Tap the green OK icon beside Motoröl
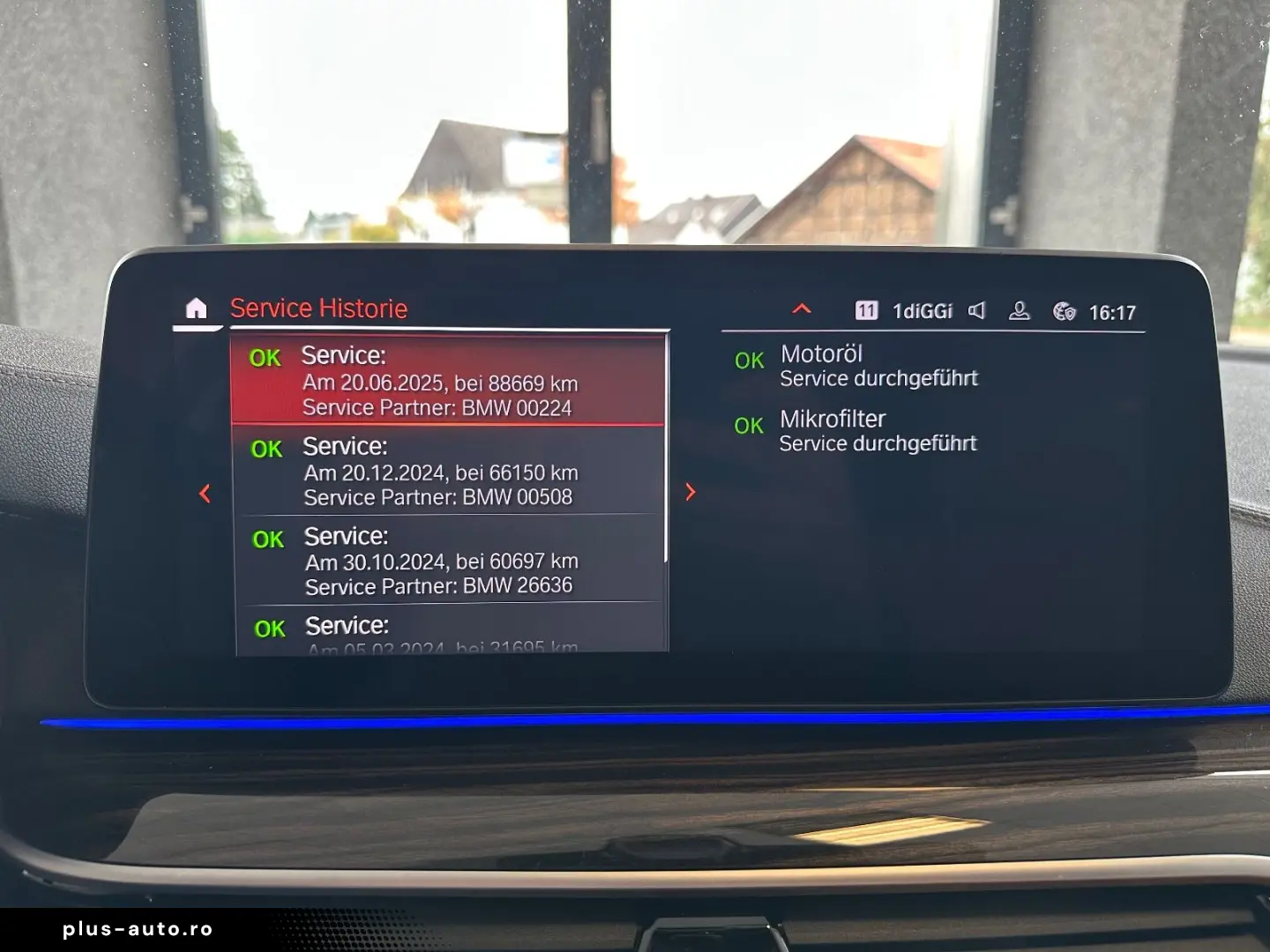Viewport: 1270px width, 952px height. [748, 361]
